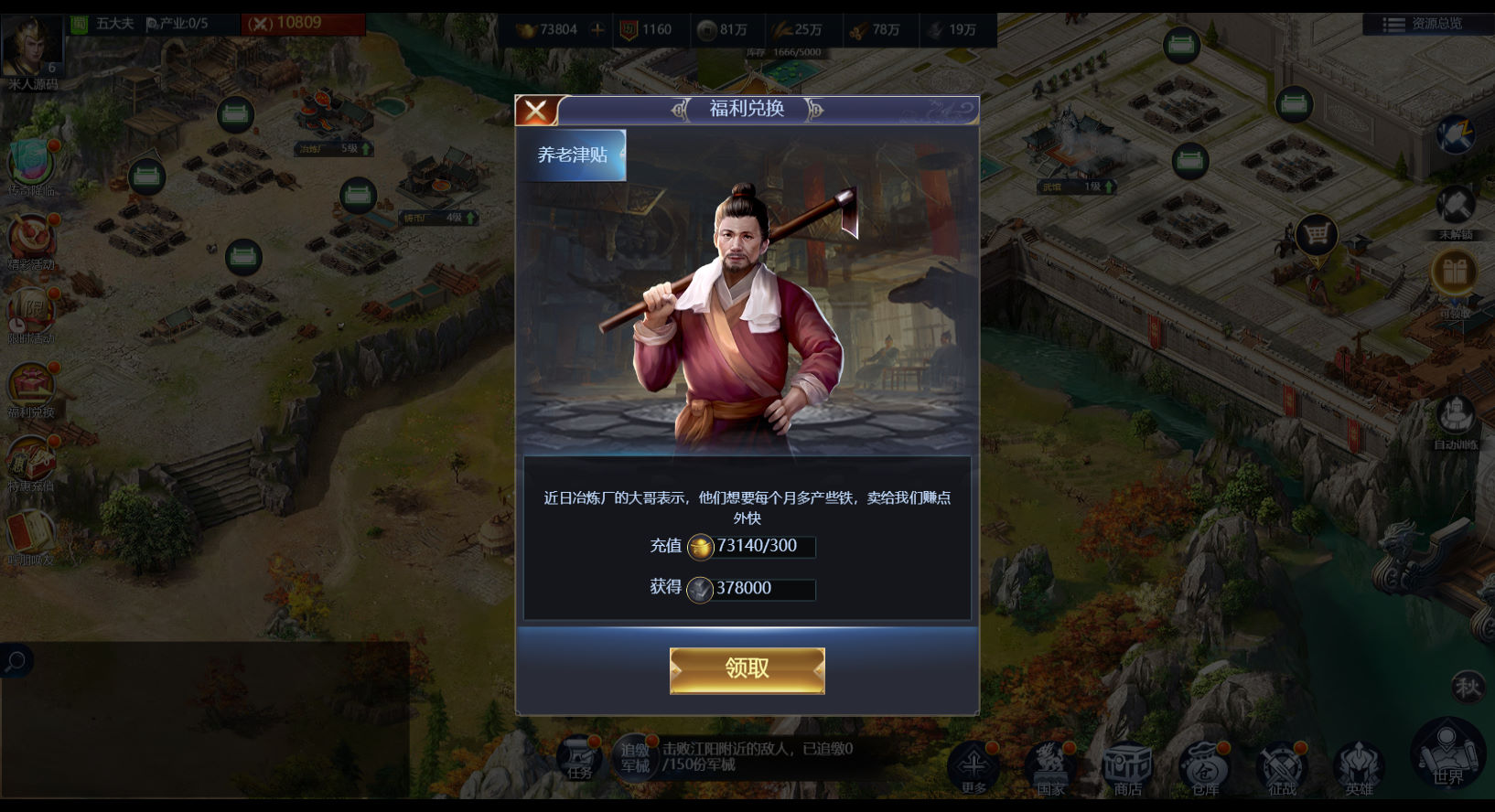Switch to the 养老津贴 tab
Screen dimensions: 1495x812
pos(572,155)
